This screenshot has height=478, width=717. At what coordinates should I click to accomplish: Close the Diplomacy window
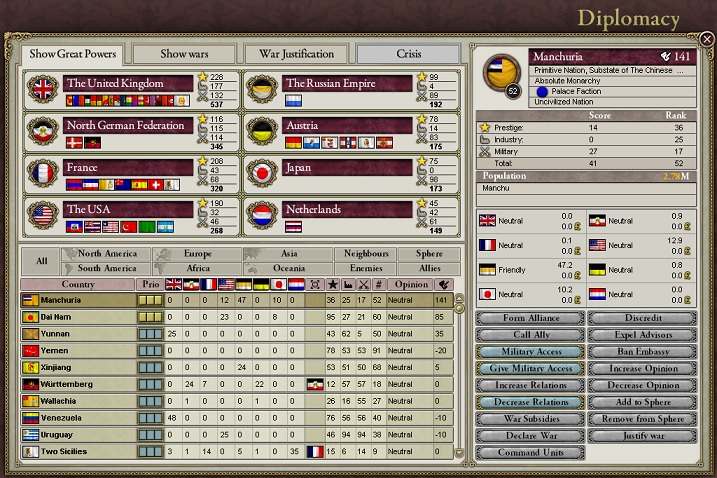(x=706, y=40)
